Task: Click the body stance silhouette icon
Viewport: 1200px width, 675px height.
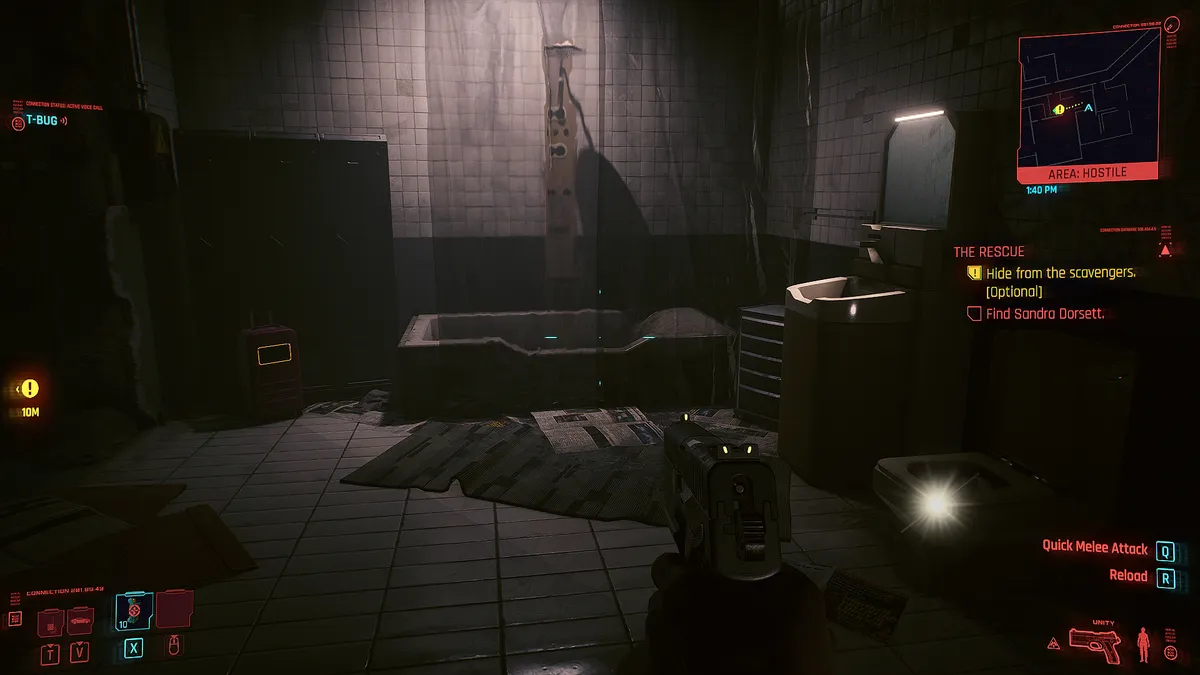Action: 1143,640
